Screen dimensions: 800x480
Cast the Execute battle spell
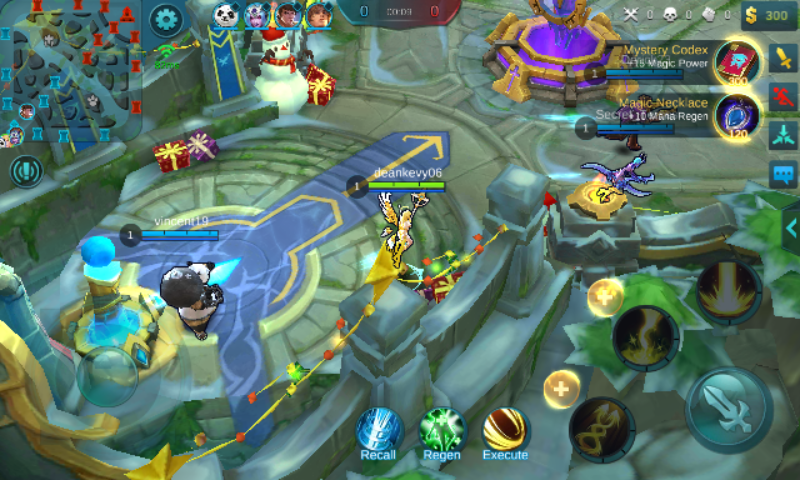[505, 430]
